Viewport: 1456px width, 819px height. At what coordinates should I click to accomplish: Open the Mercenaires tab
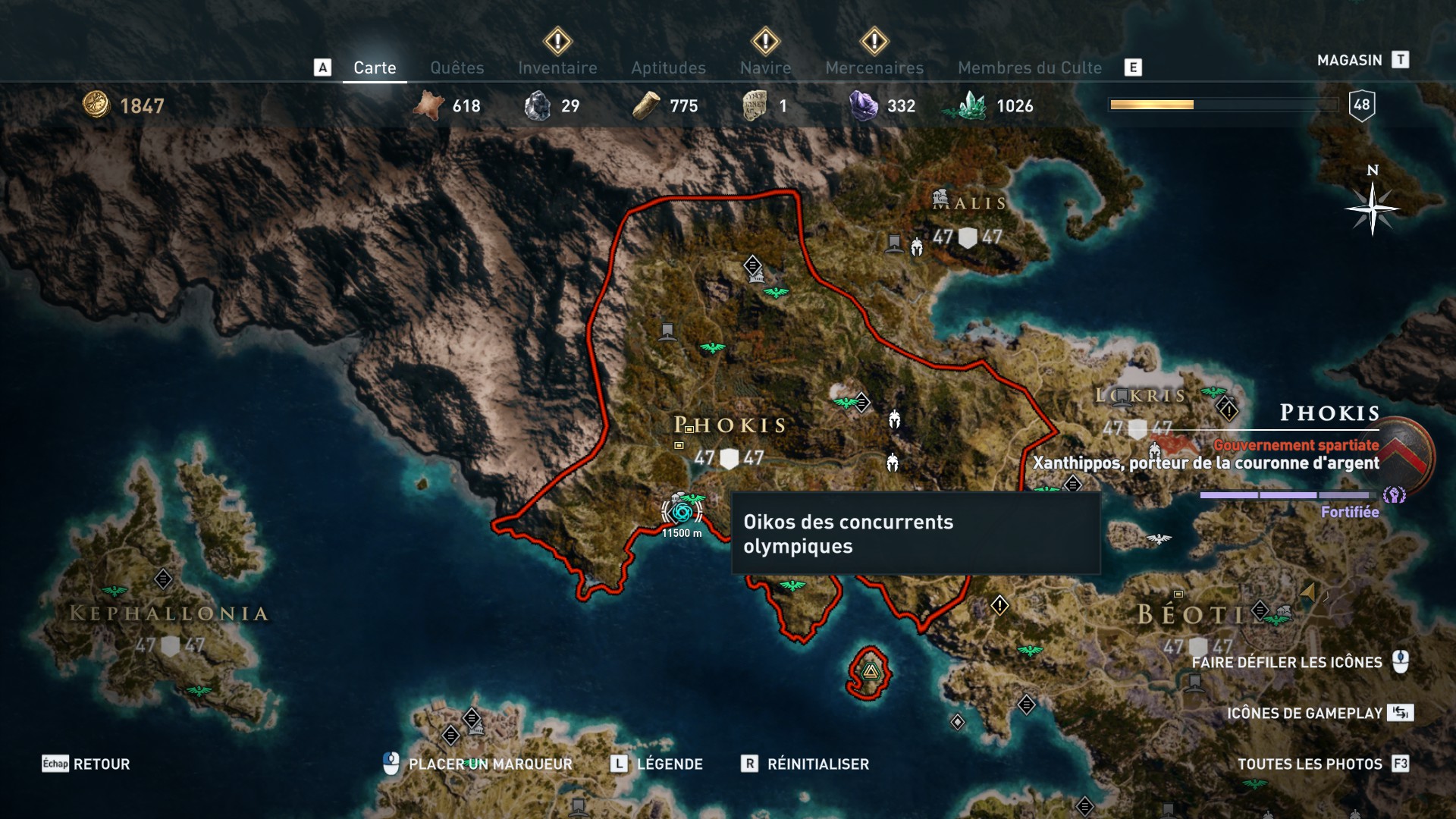[x=874, y=68]
